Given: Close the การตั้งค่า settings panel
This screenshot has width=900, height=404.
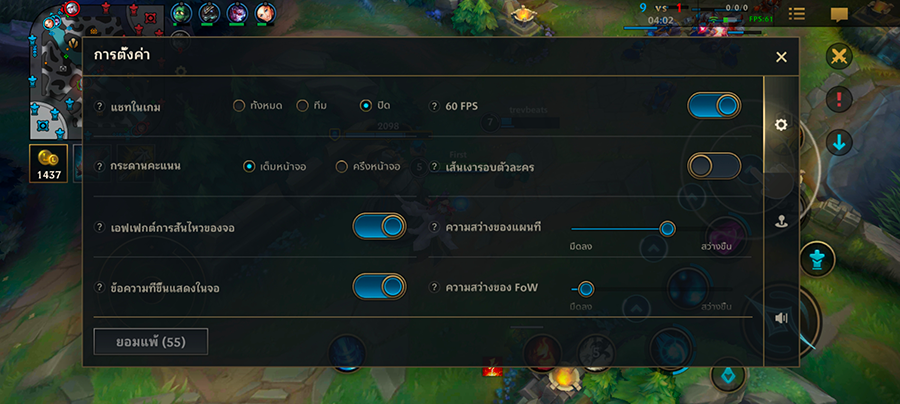Looking at the screenshot, I should (x=781, y=57).
